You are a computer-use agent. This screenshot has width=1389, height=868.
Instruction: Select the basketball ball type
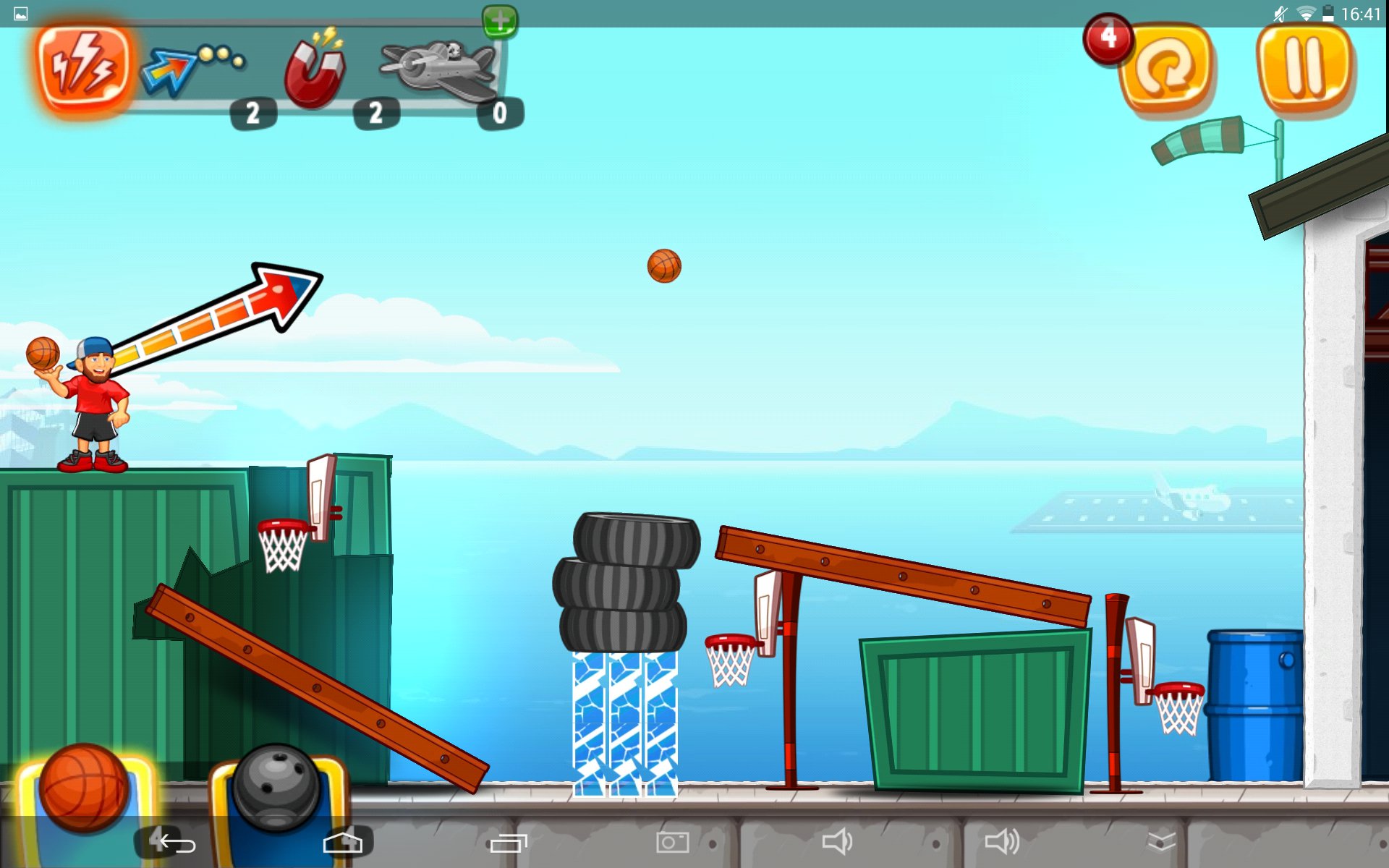[x=84, y=788]
